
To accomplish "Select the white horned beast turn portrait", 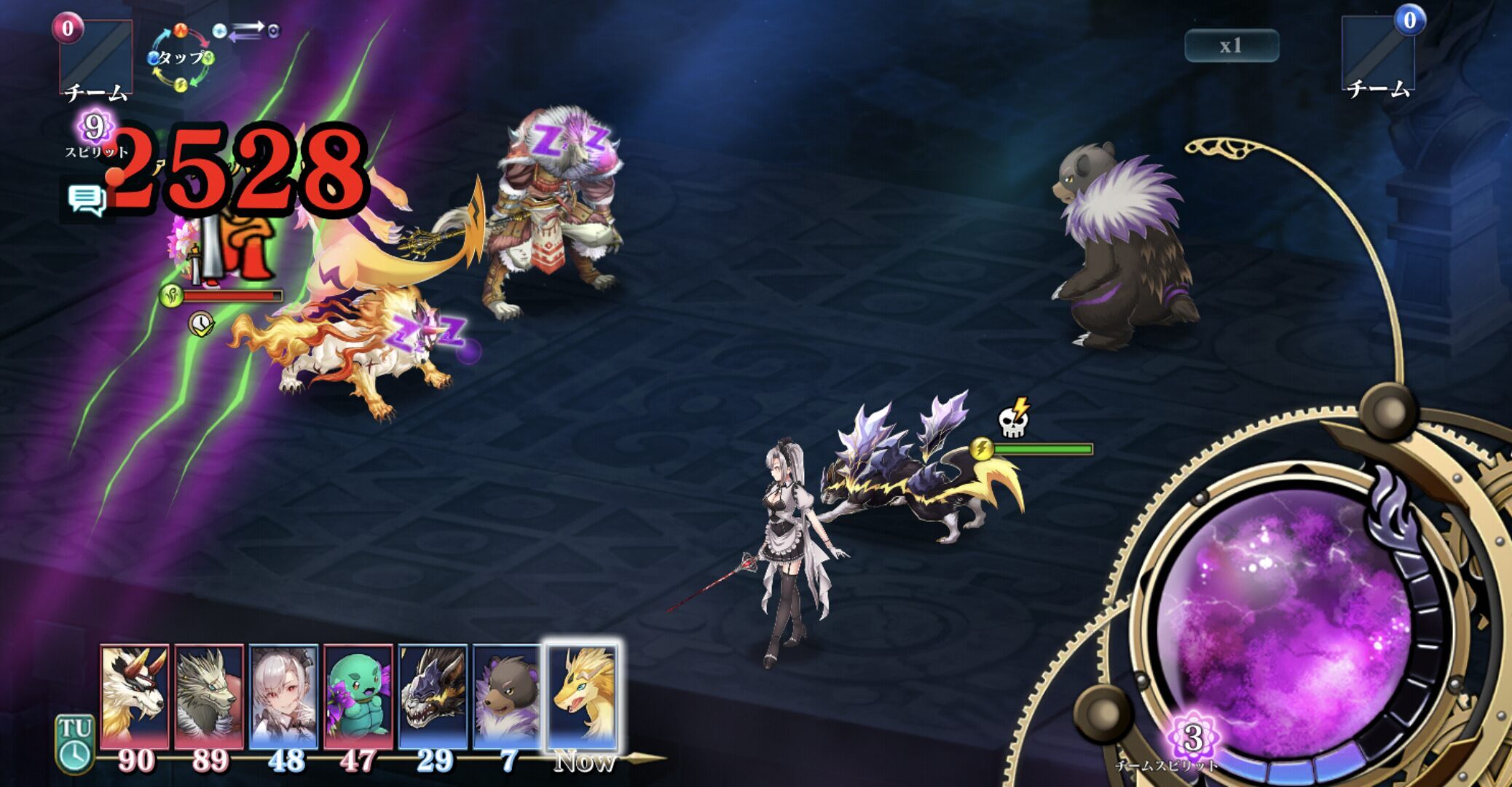I will [x=135, y=696].
